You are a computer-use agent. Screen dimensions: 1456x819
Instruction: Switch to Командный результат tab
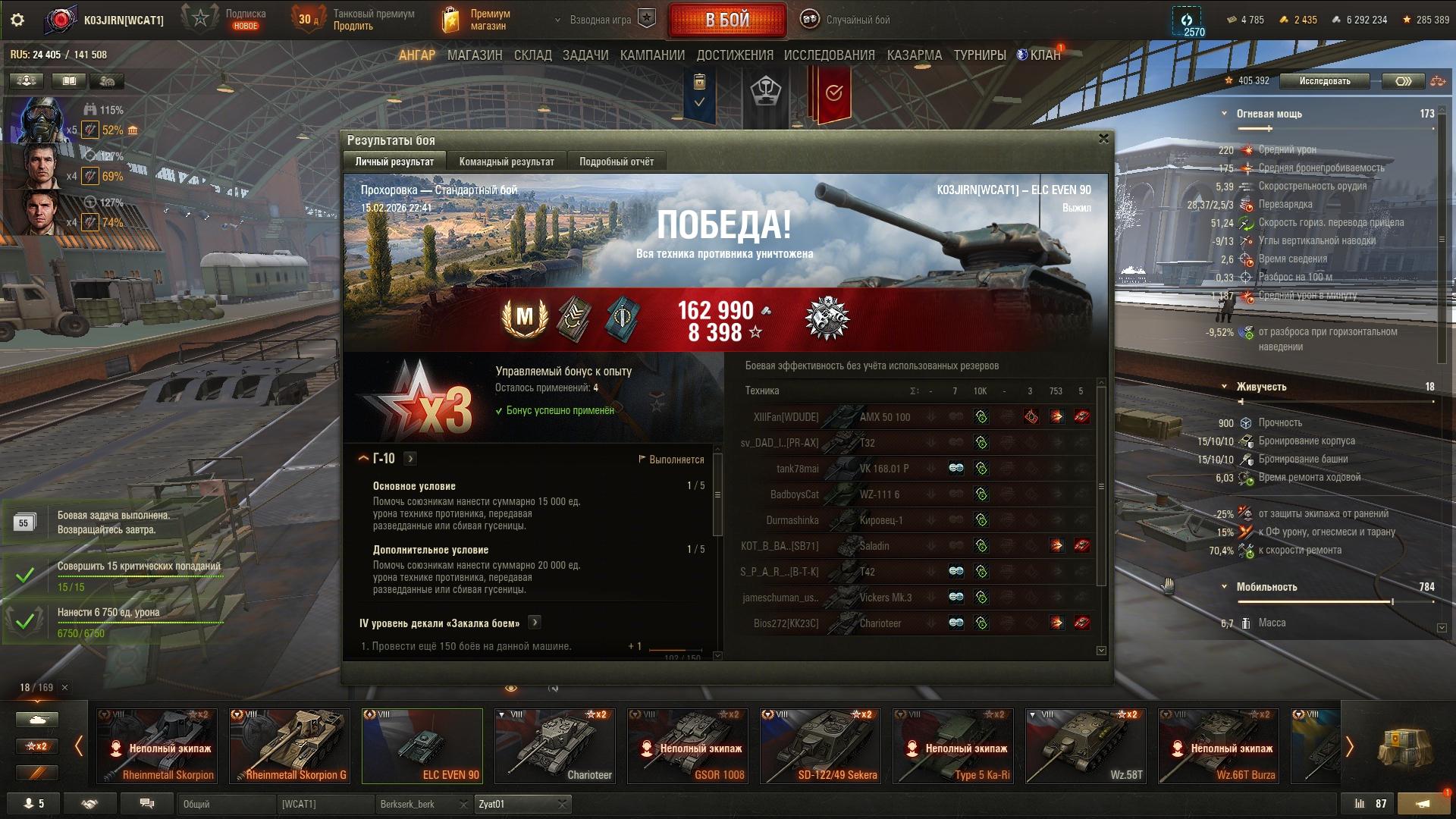[507, 162]
